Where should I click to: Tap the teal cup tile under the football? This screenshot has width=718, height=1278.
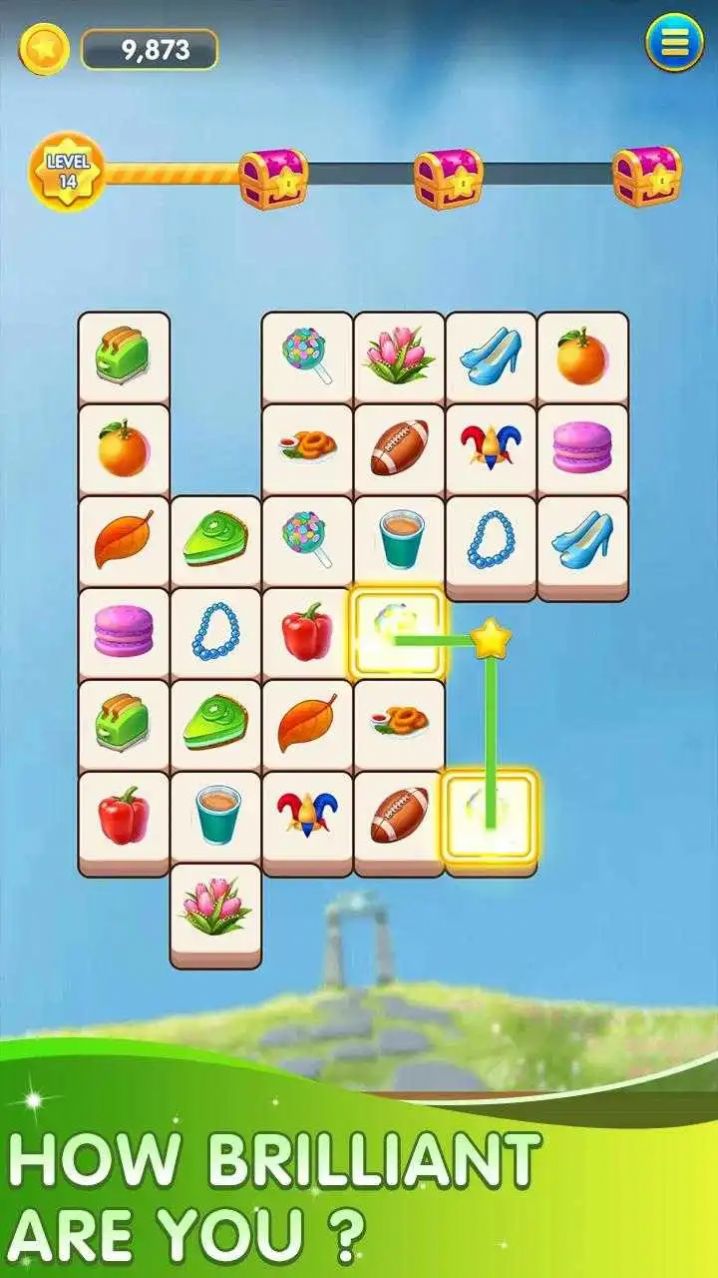(399, 539)
